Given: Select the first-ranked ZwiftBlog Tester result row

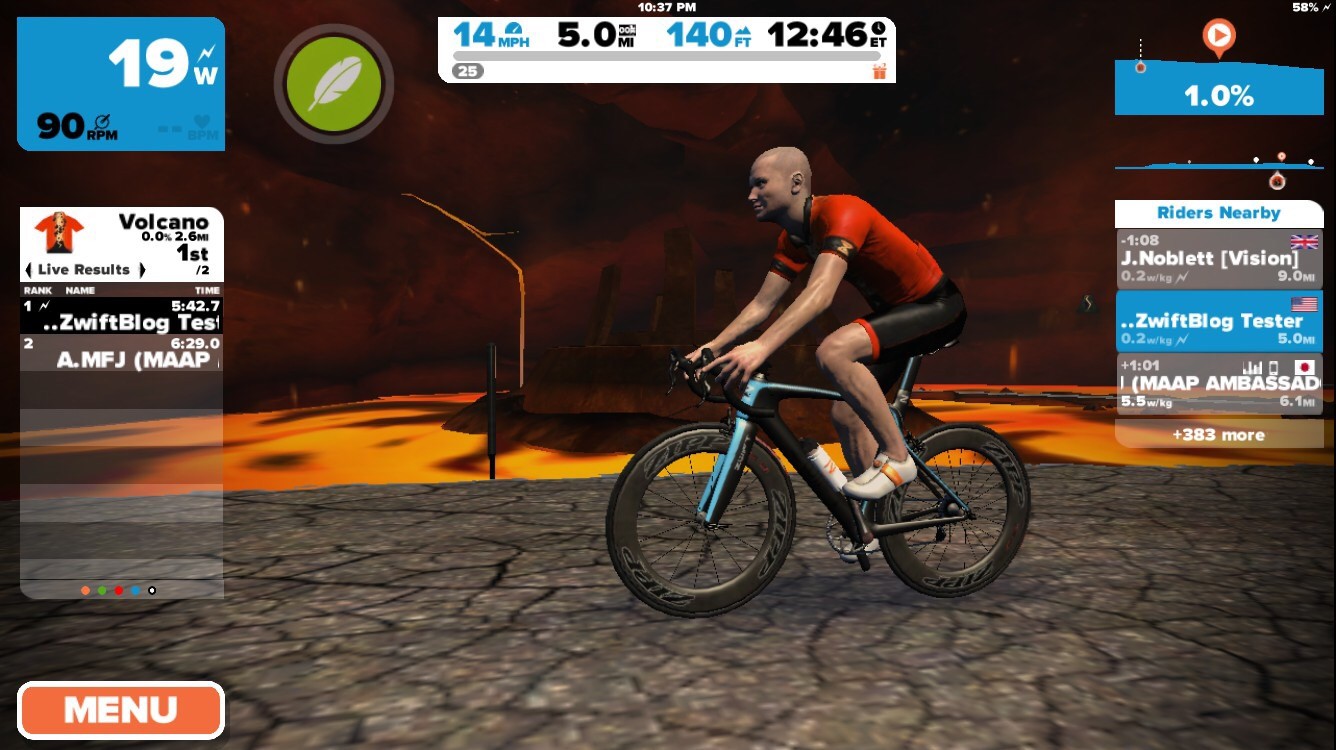Looking at the screenshot, I should click(121, 315).
